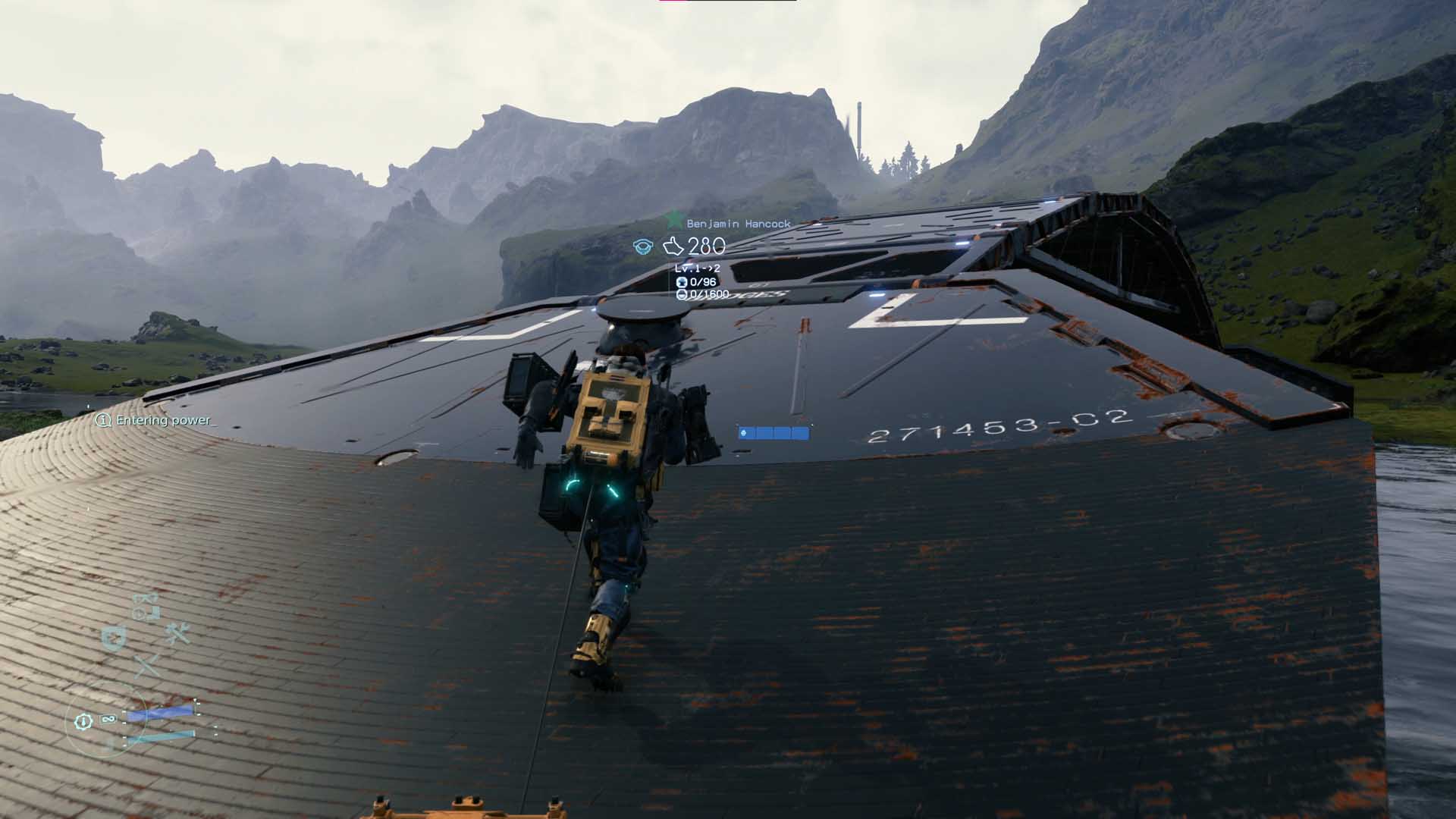Click the green star next to Benjamin Hancock
The width and height of the screenshot is (1456, 819).
(673, 221)
